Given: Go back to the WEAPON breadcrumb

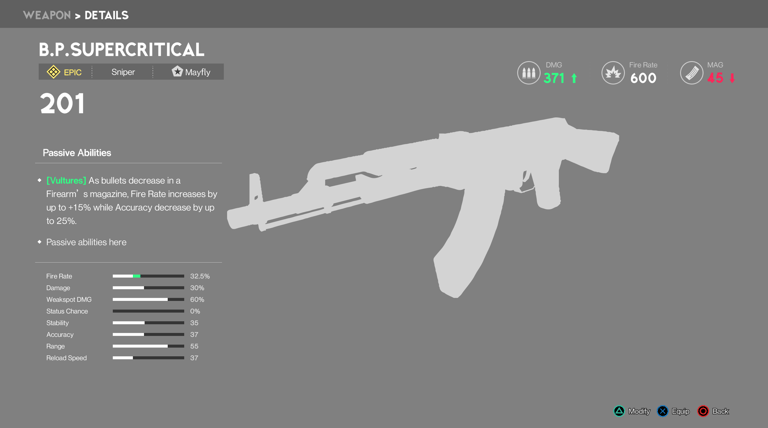Looking at the screenshot, I should click(46, 15).
